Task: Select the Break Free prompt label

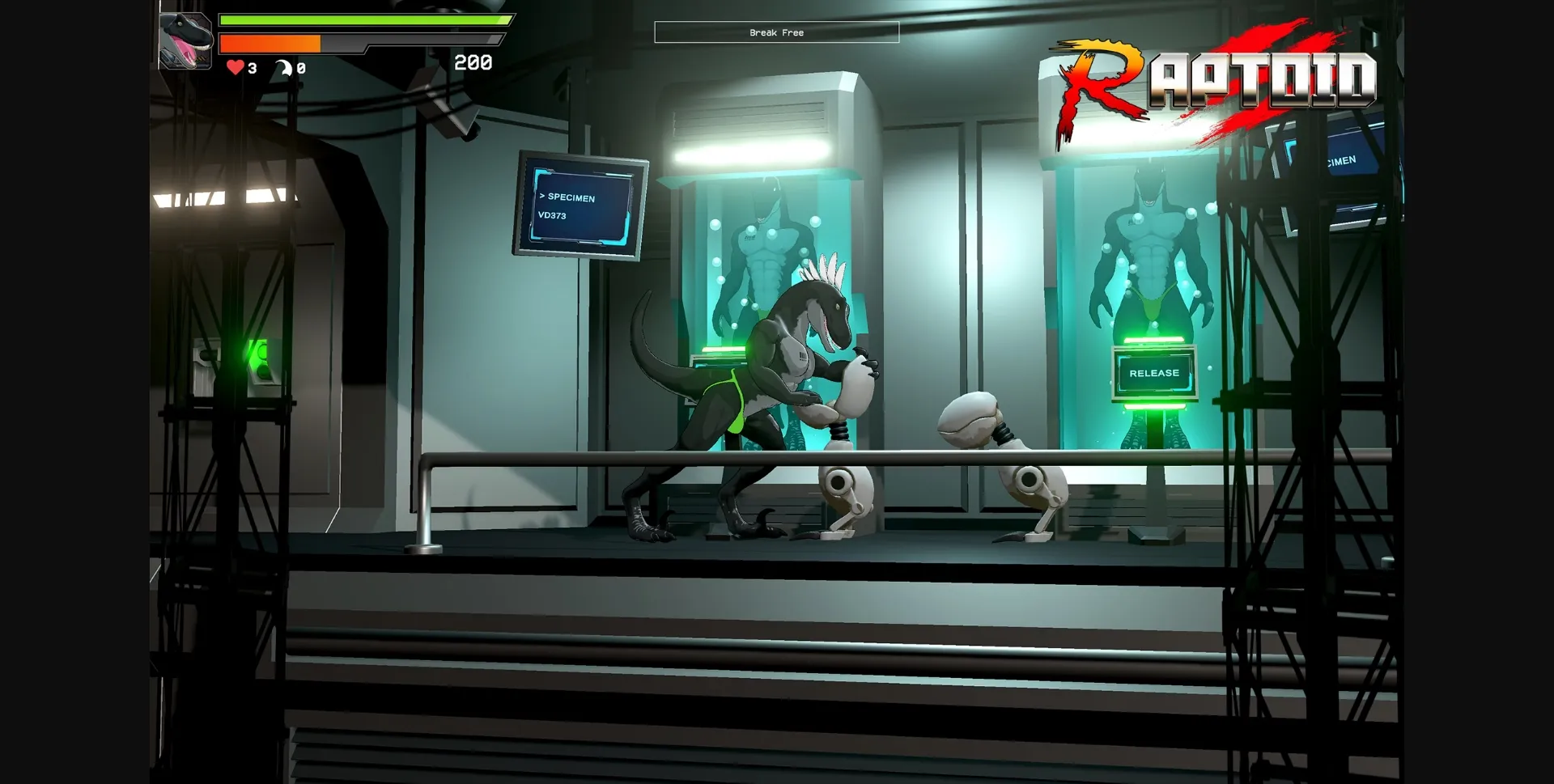Action: coord(776,32)
